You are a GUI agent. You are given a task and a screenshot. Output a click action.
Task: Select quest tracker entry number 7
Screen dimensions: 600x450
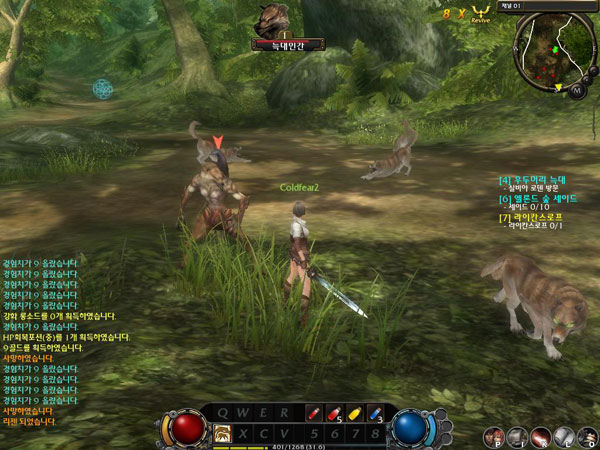tap(536, 216)
